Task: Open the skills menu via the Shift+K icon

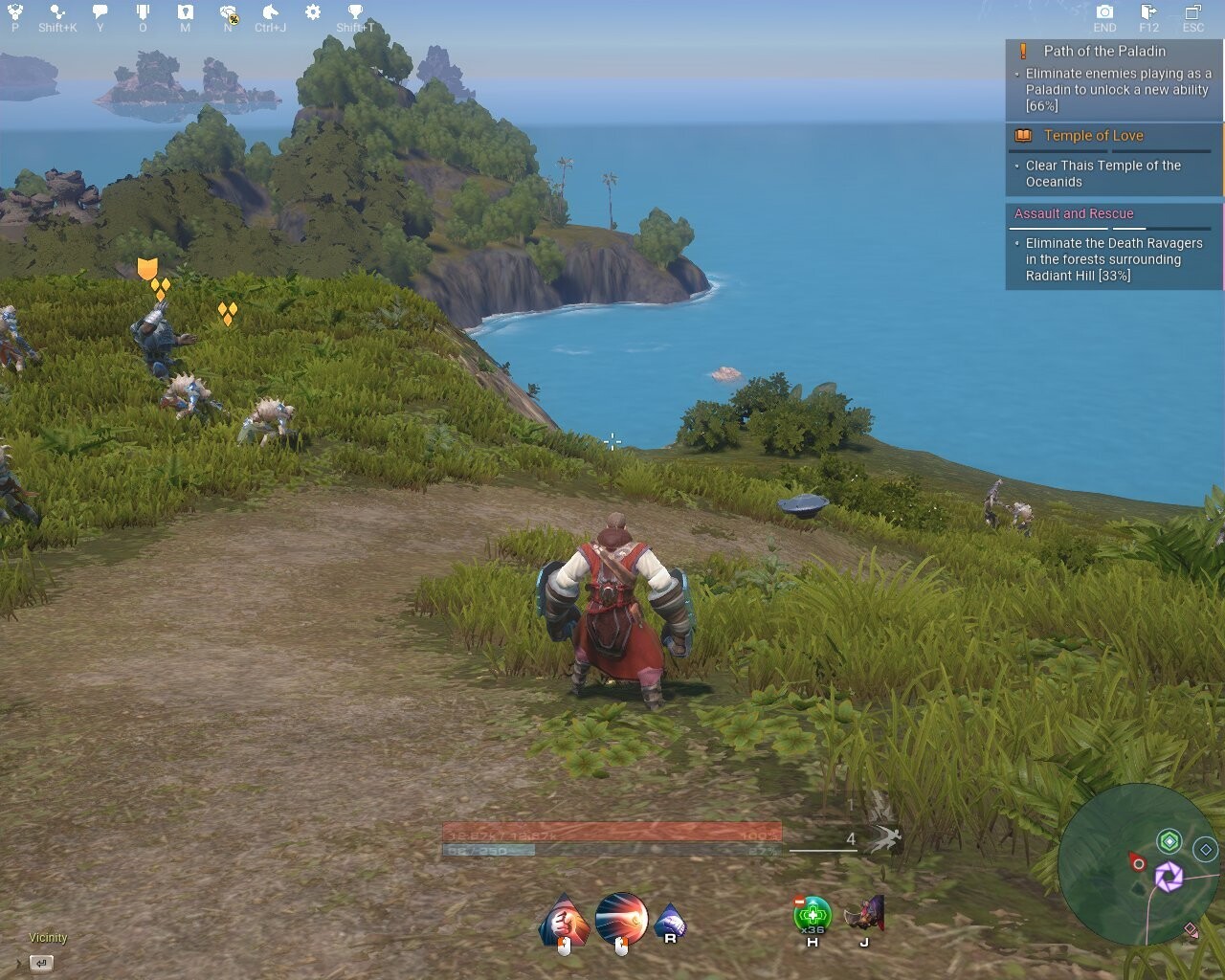Action: point(56,13)
